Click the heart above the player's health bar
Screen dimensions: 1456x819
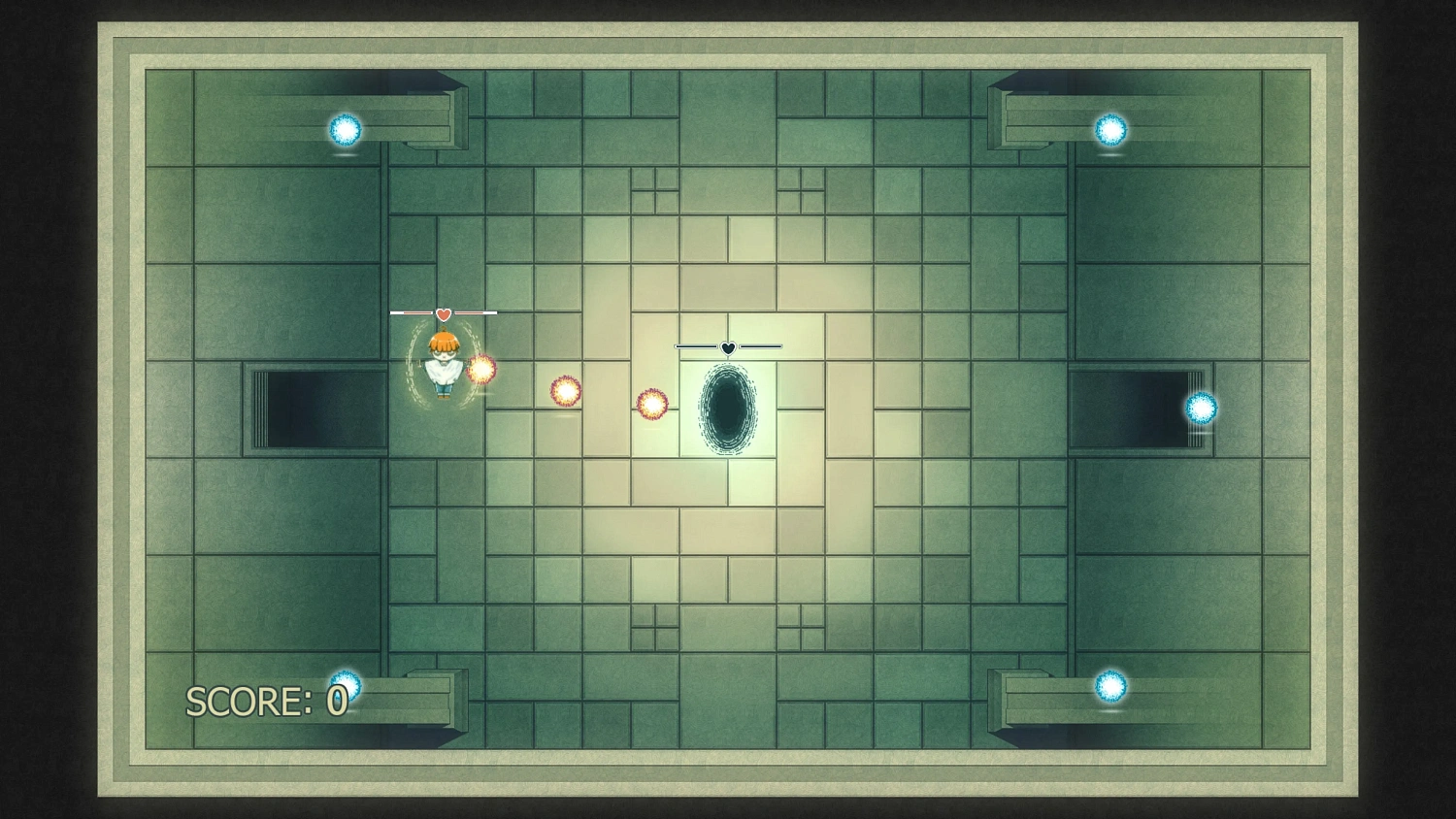pyautogui.click(x=443, y=312)
